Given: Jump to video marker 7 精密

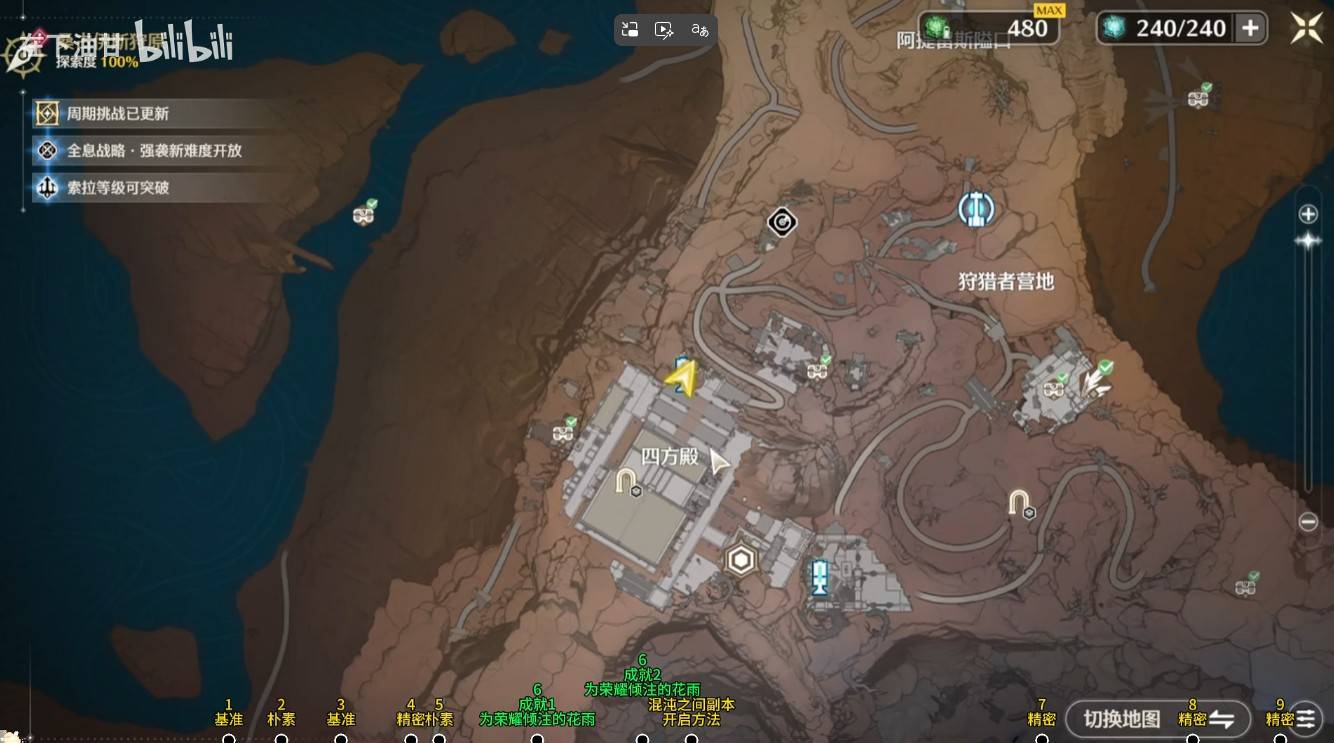Looking at the screenshot, I should point(1042,738).
